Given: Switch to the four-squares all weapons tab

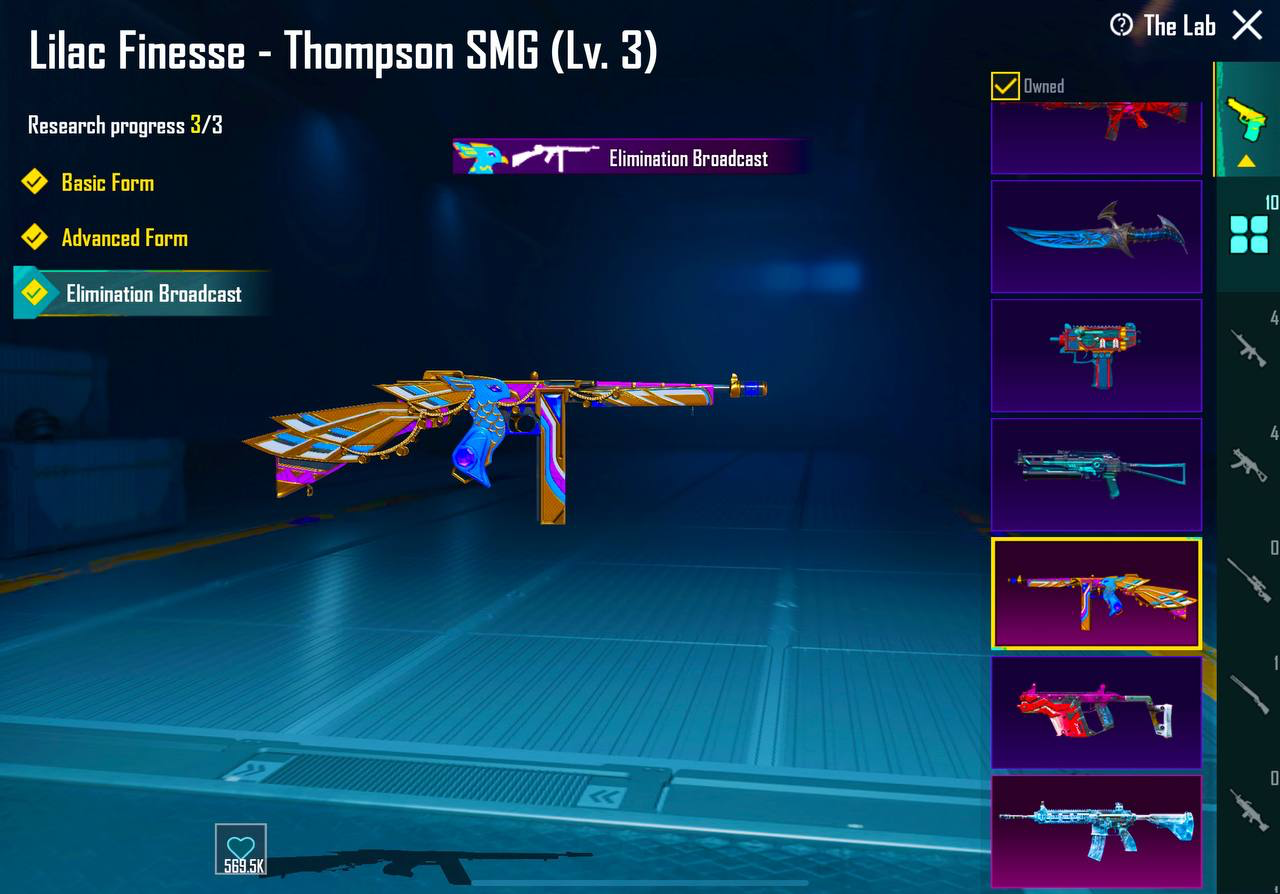Looking at the screenshot, I should (1248, 234).
